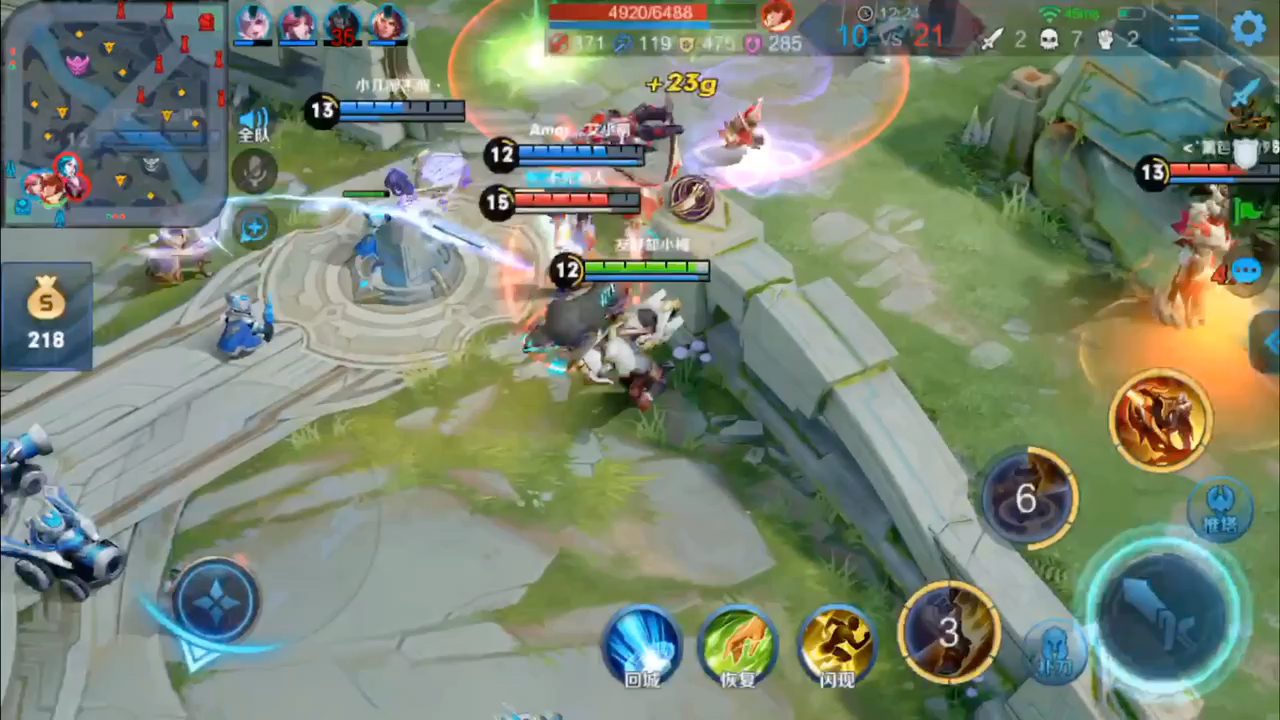Activate the golden ultimate skill
1280x720 pixels.
pos(1160,418)
